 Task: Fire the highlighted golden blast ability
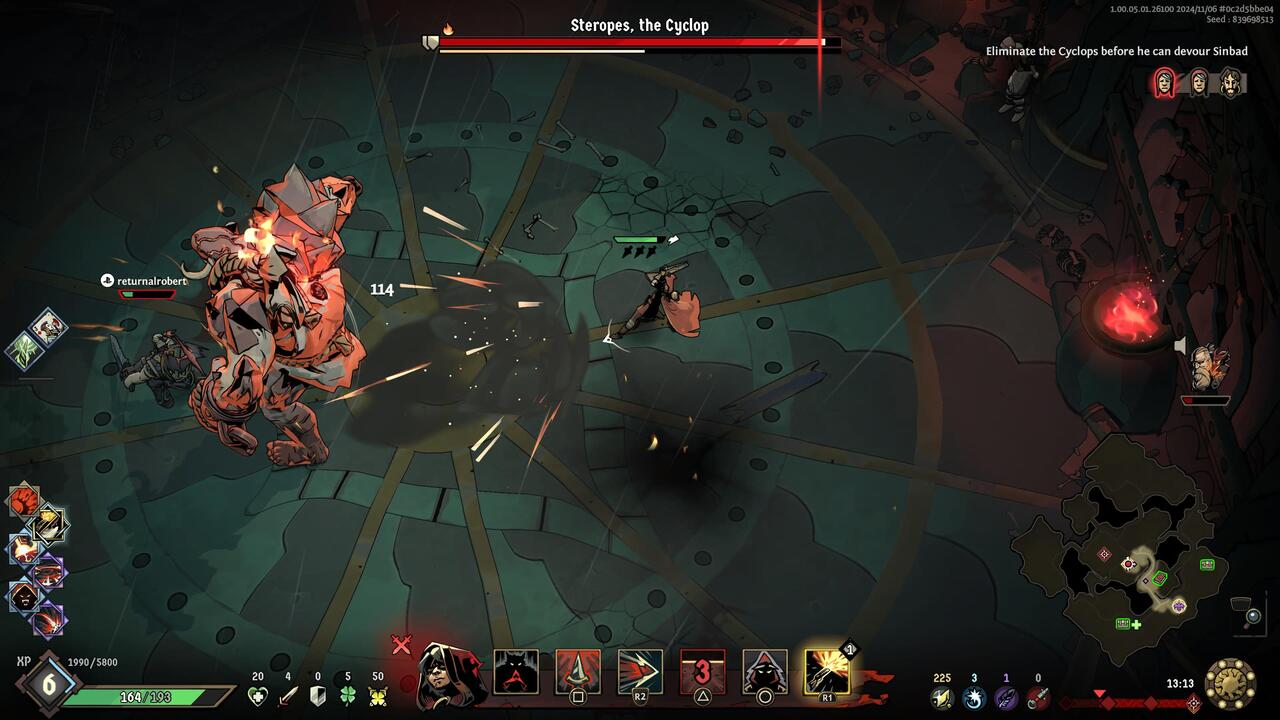[827, 672]
